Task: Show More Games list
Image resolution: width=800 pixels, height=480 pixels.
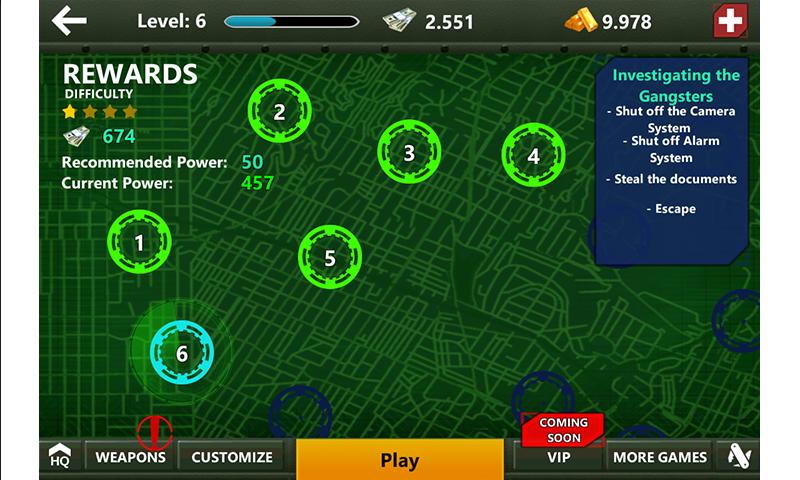Action: pyautogui.click(x=660, y=457)
